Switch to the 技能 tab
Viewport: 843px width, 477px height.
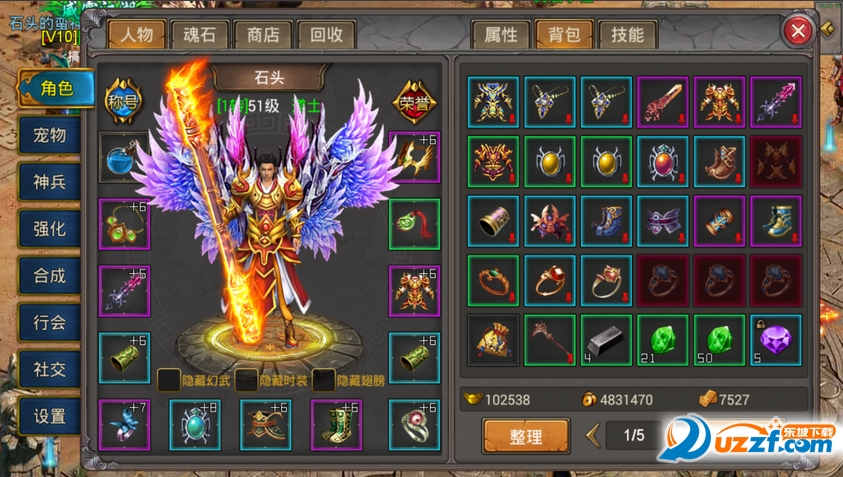tap(627, 34)
